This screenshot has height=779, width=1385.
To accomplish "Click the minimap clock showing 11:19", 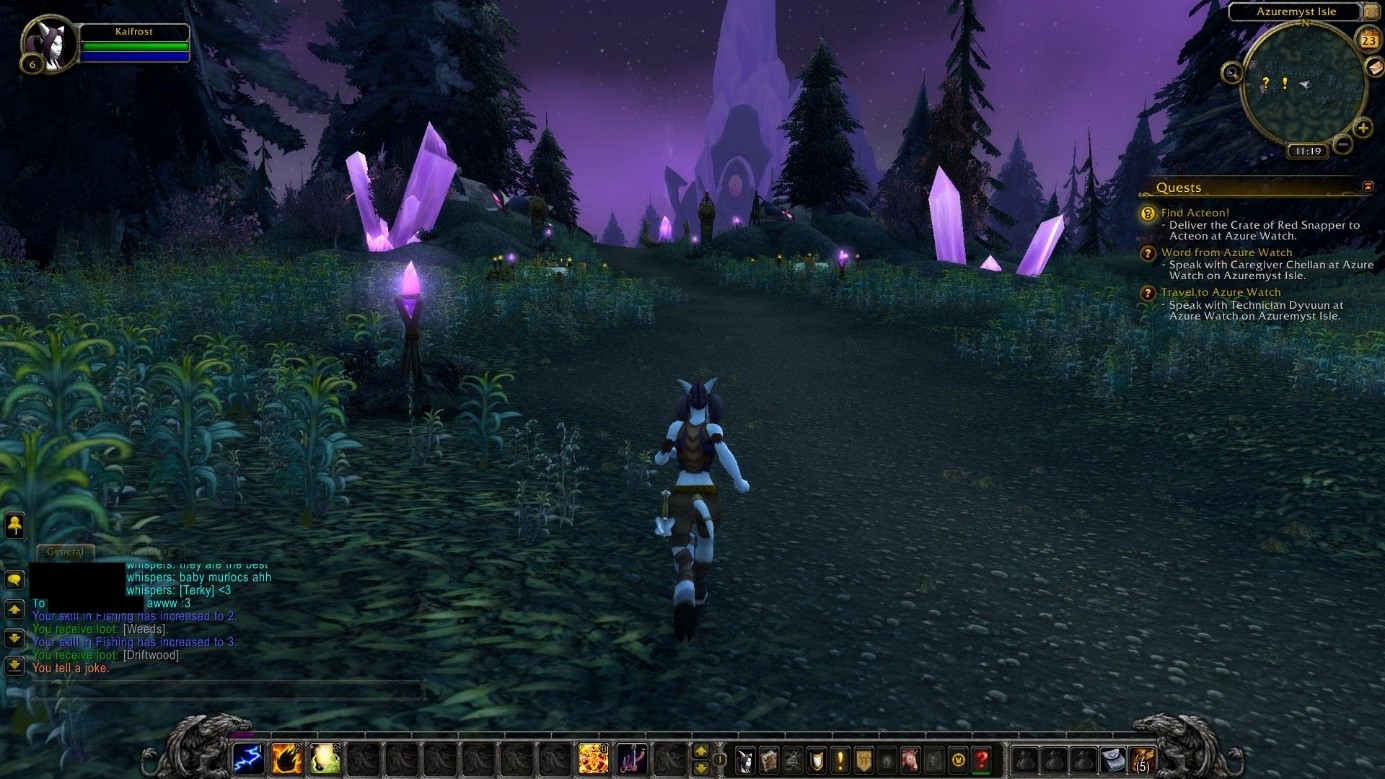I will [x=1307, y=151].
